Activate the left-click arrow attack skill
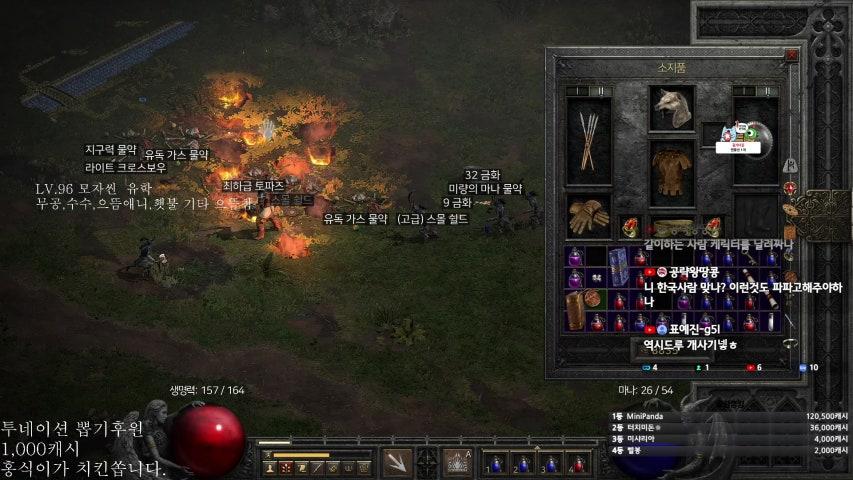 (x=397, y=463)
